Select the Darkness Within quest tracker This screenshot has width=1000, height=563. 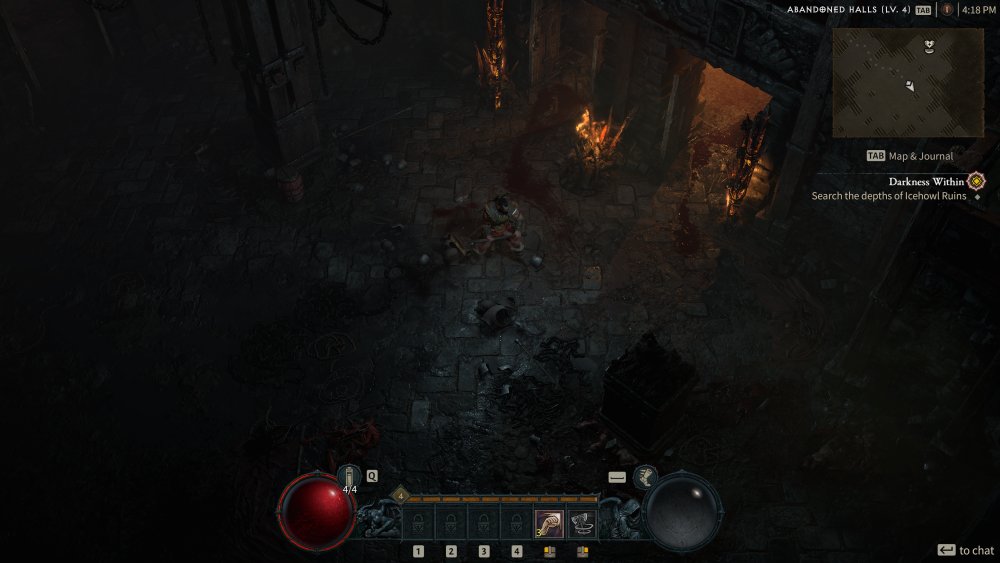[926, 182]
